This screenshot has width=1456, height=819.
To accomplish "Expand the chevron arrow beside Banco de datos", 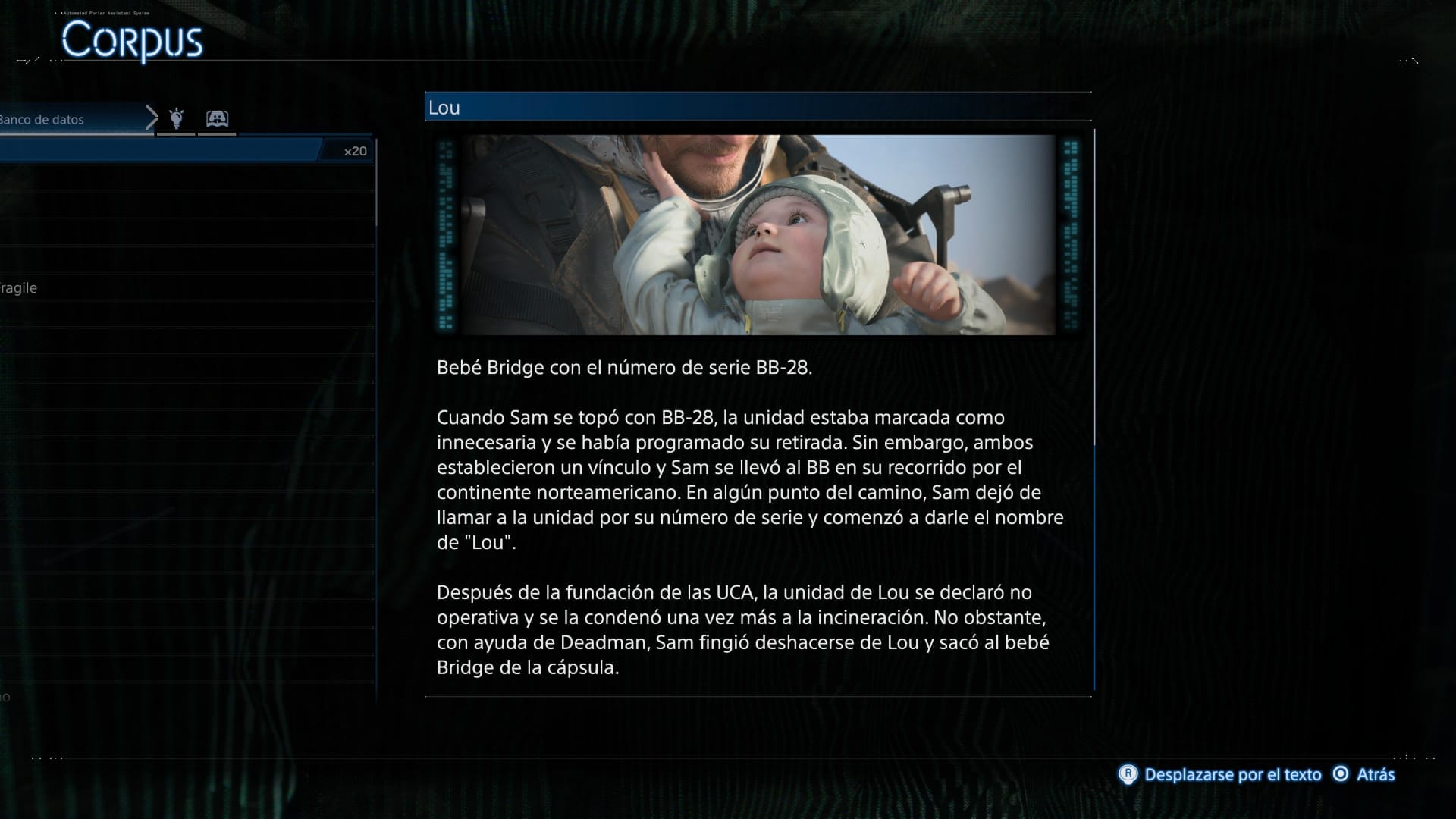I will (x=150, y=118).
